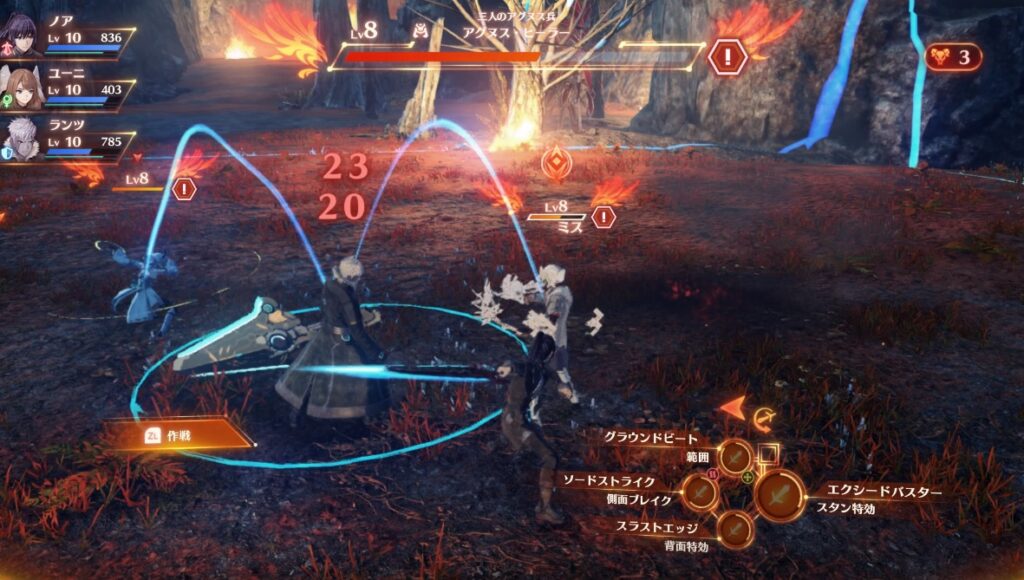Select the orange arrow icon above the arts palette

[733, 407]
